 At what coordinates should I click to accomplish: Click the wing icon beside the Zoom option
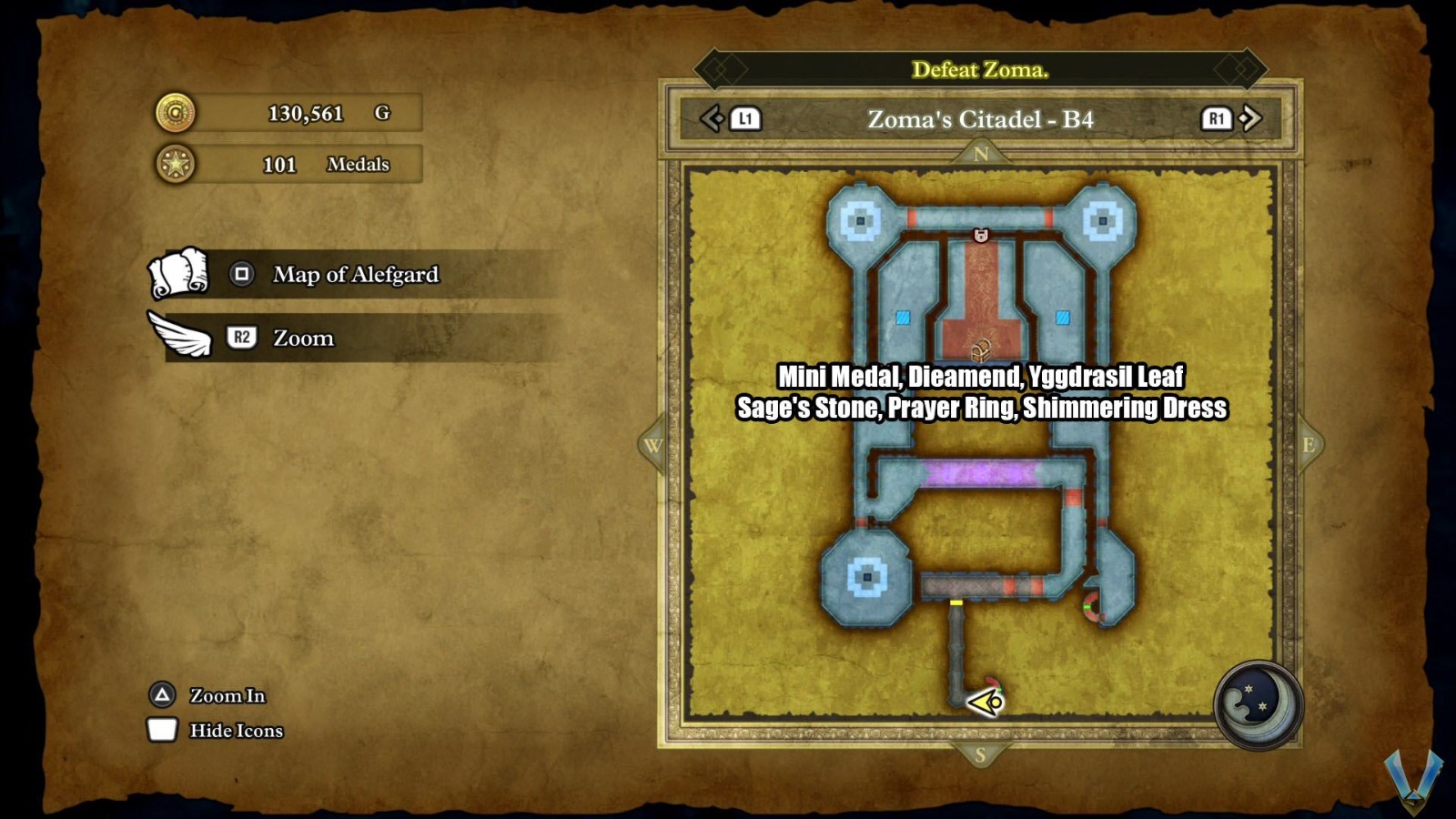[178, 336]
